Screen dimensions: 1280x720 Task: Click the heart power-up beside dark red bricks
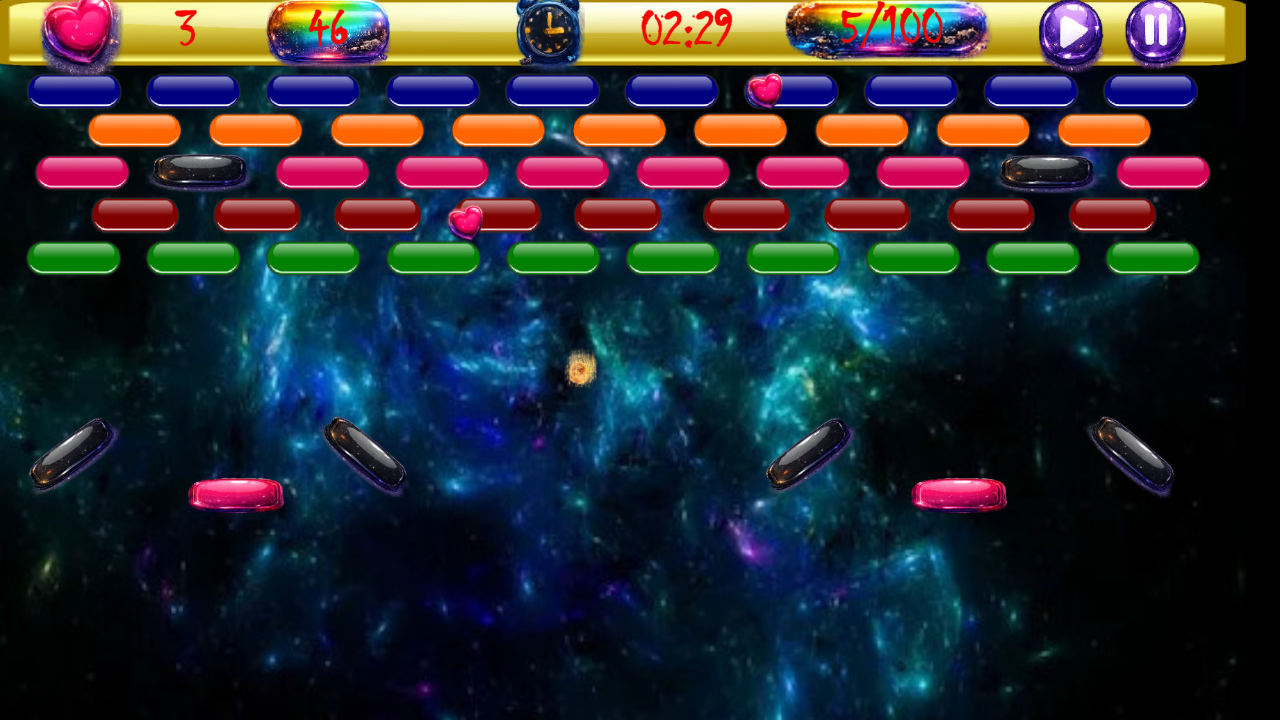pos(467,220)
